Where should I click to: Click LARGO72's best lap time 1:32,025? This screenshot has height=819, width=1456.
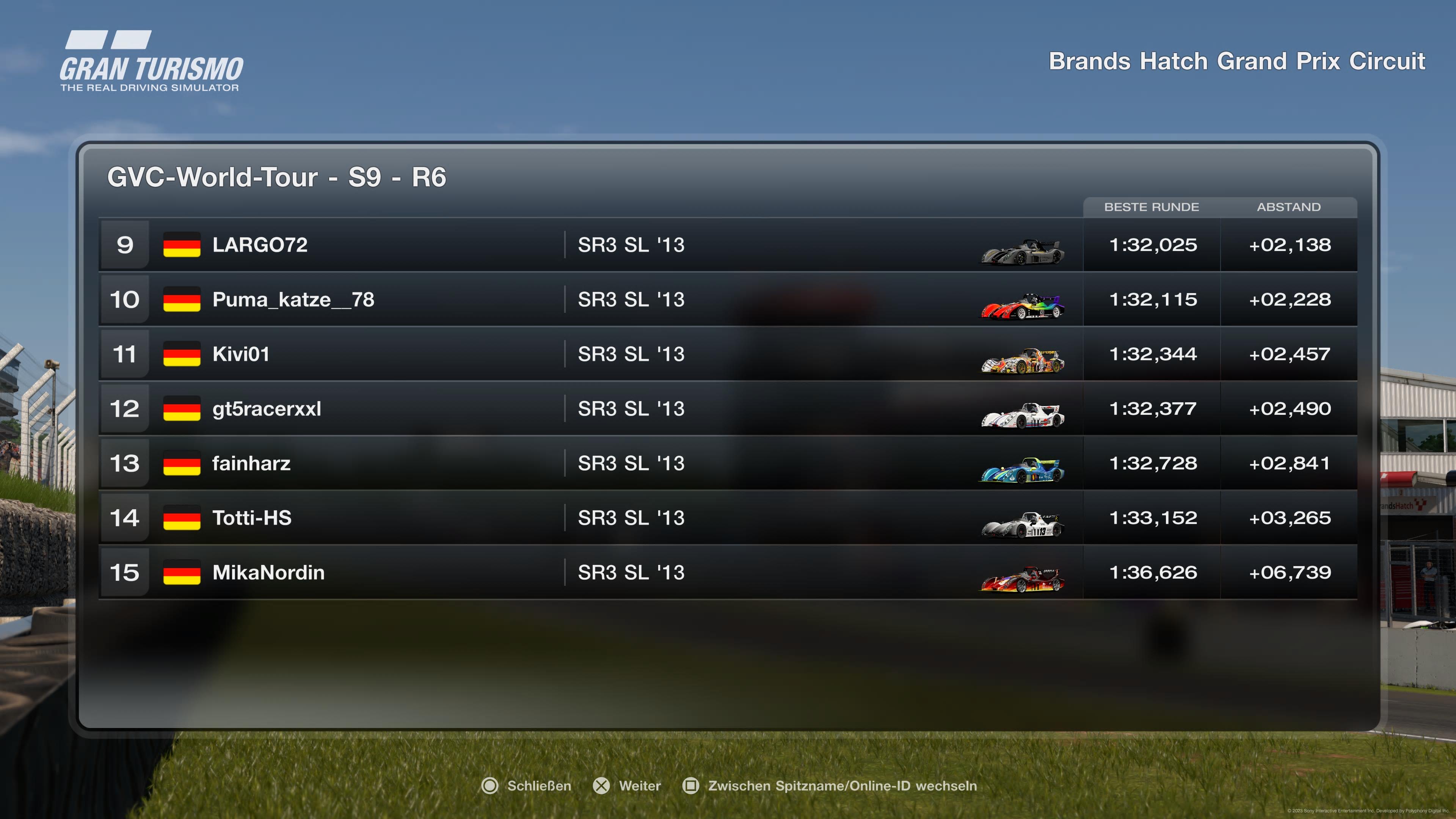point(1153,245)
